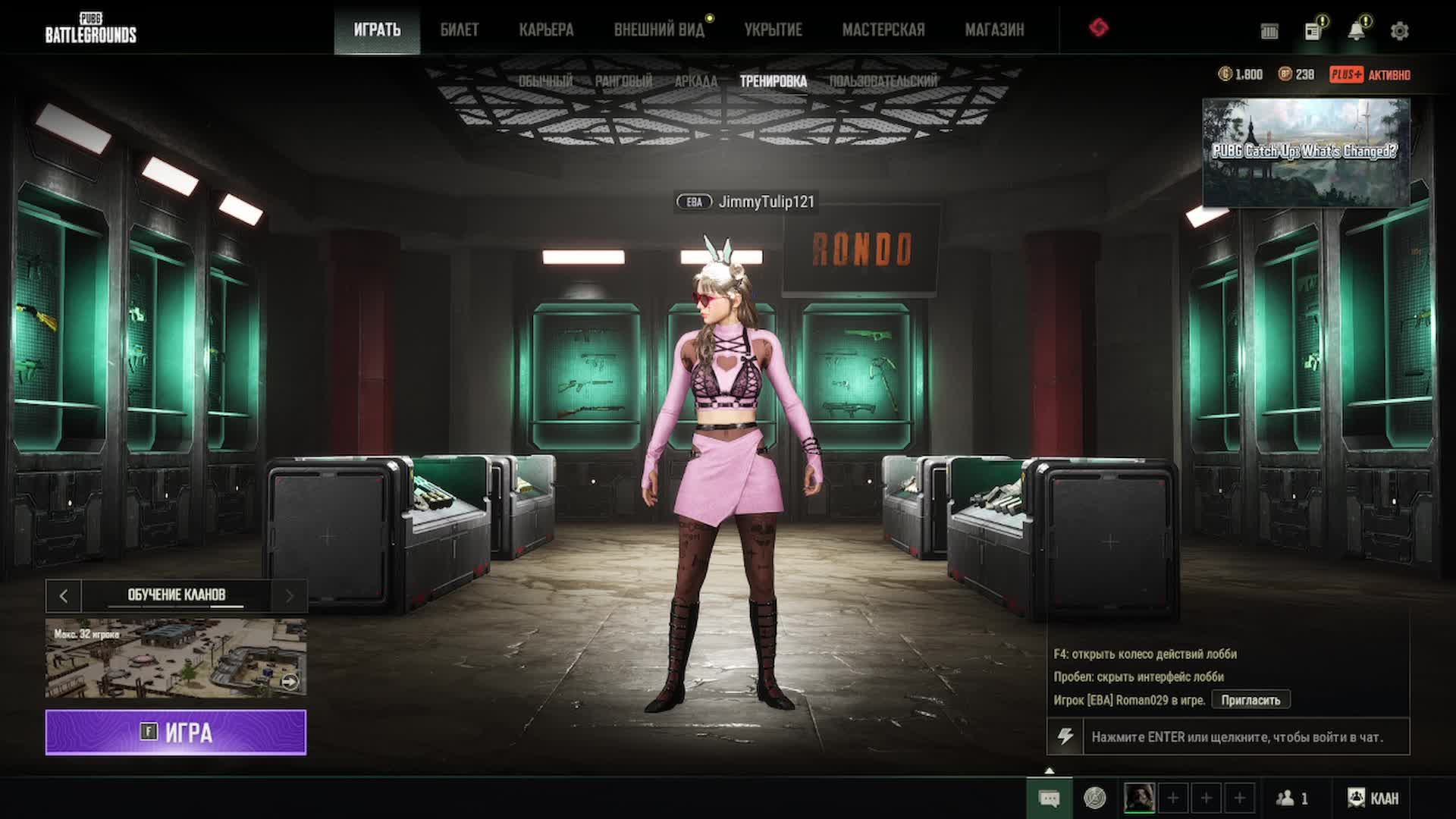Invite Roman029 with the Пригласить button
This screenshot has width=1456, height=819.
point(1250,700)
